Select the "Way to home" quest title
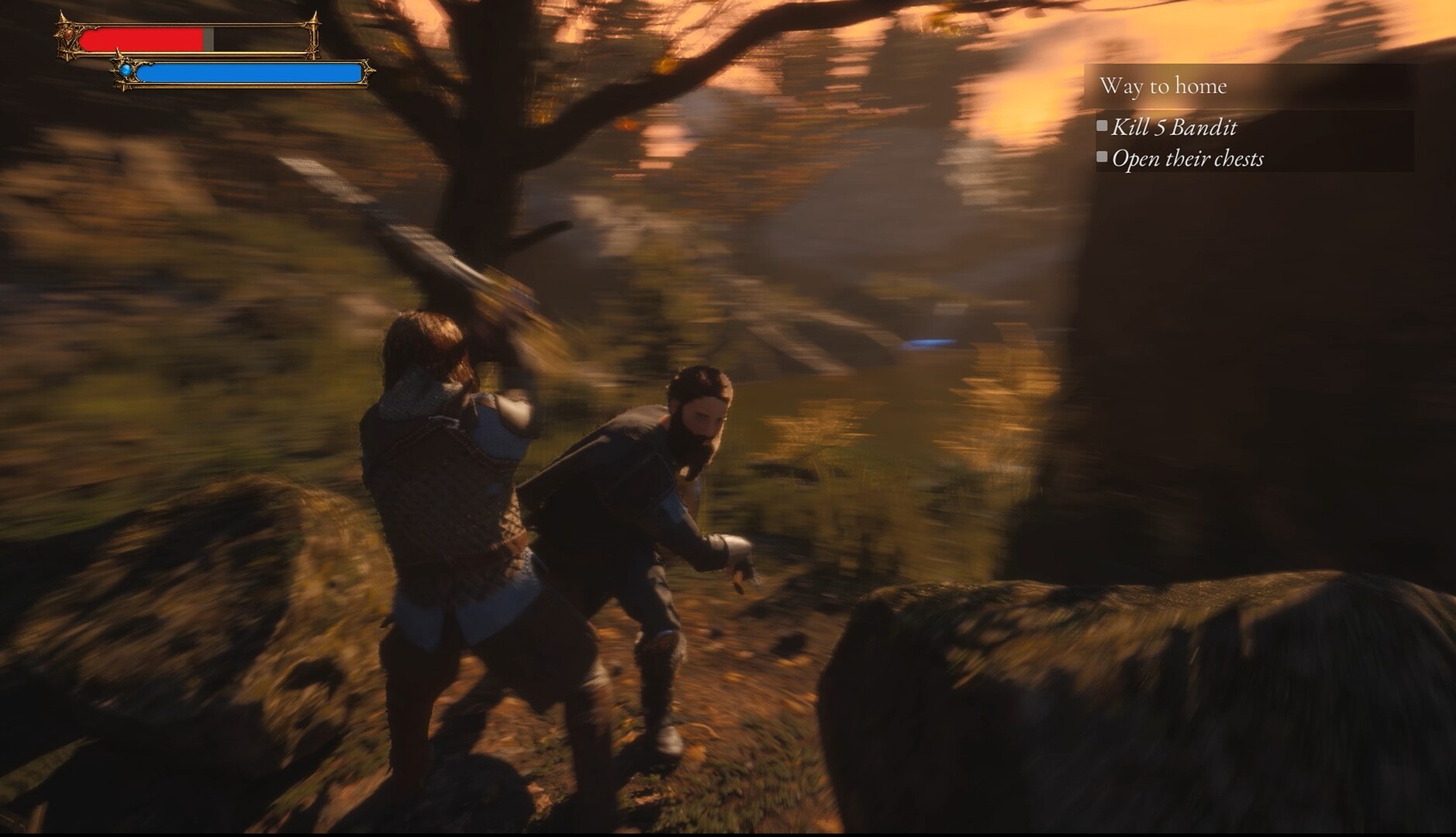Screen dimensions: 1456x837 1163,85
